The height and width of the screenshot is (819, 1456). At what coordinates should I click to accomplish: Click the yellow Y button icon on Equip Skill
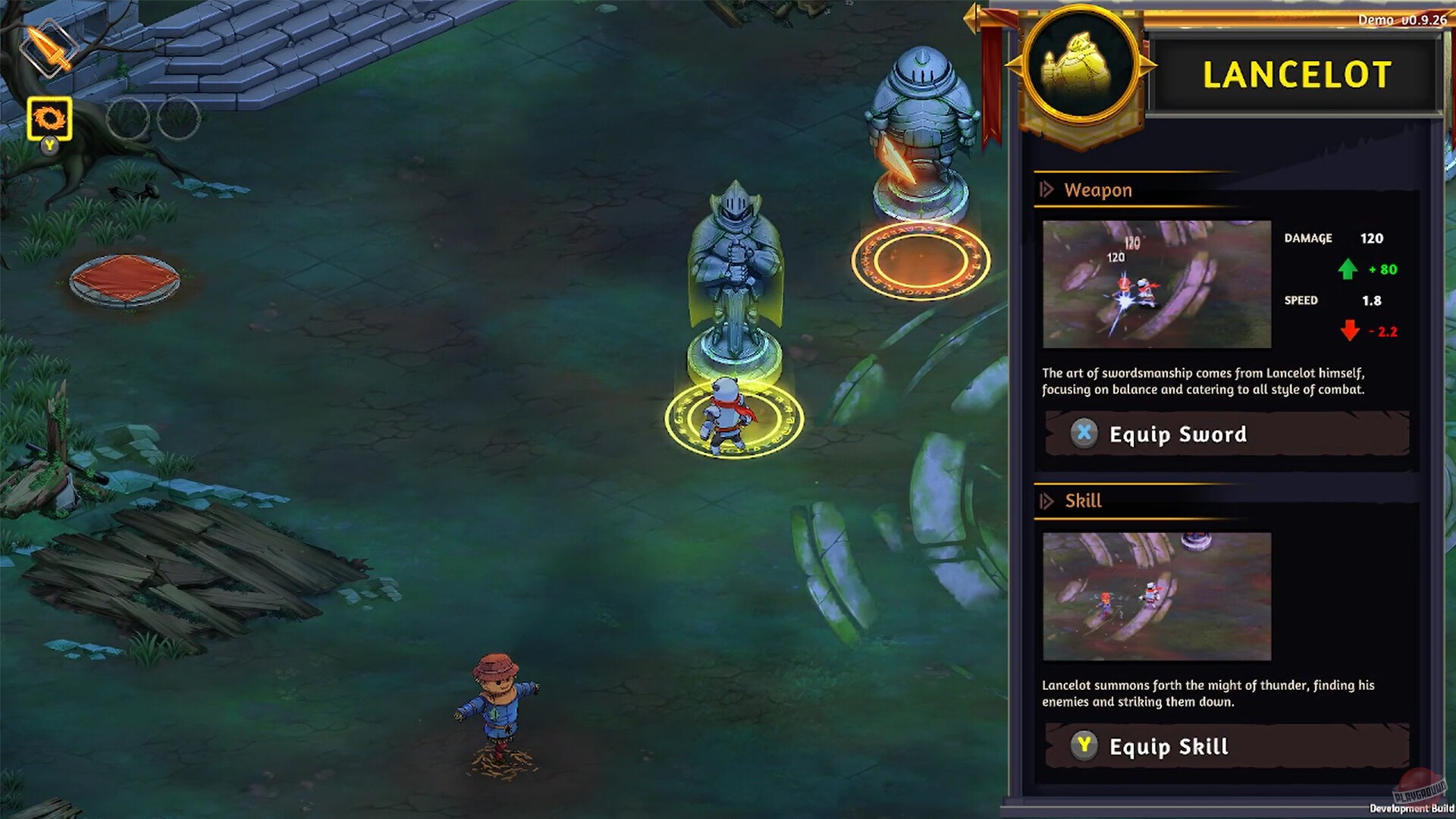click(x=1085, y=746)
